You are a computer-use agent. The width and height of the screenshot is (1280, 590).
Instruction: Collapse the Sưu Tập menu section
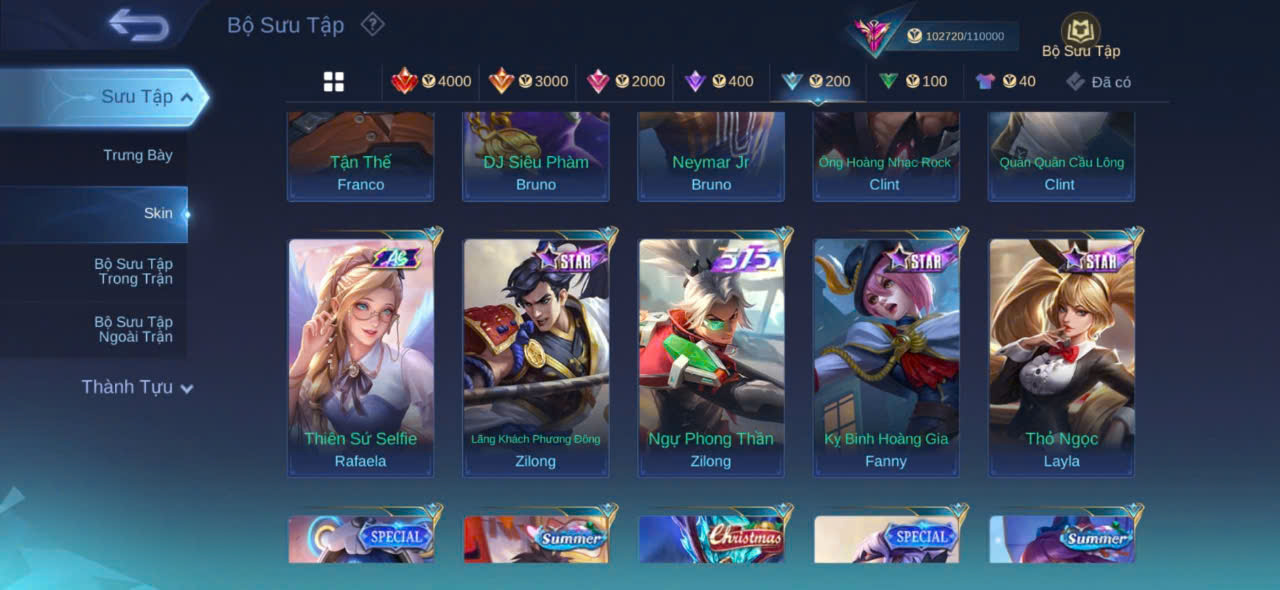(x=187, y=97)
